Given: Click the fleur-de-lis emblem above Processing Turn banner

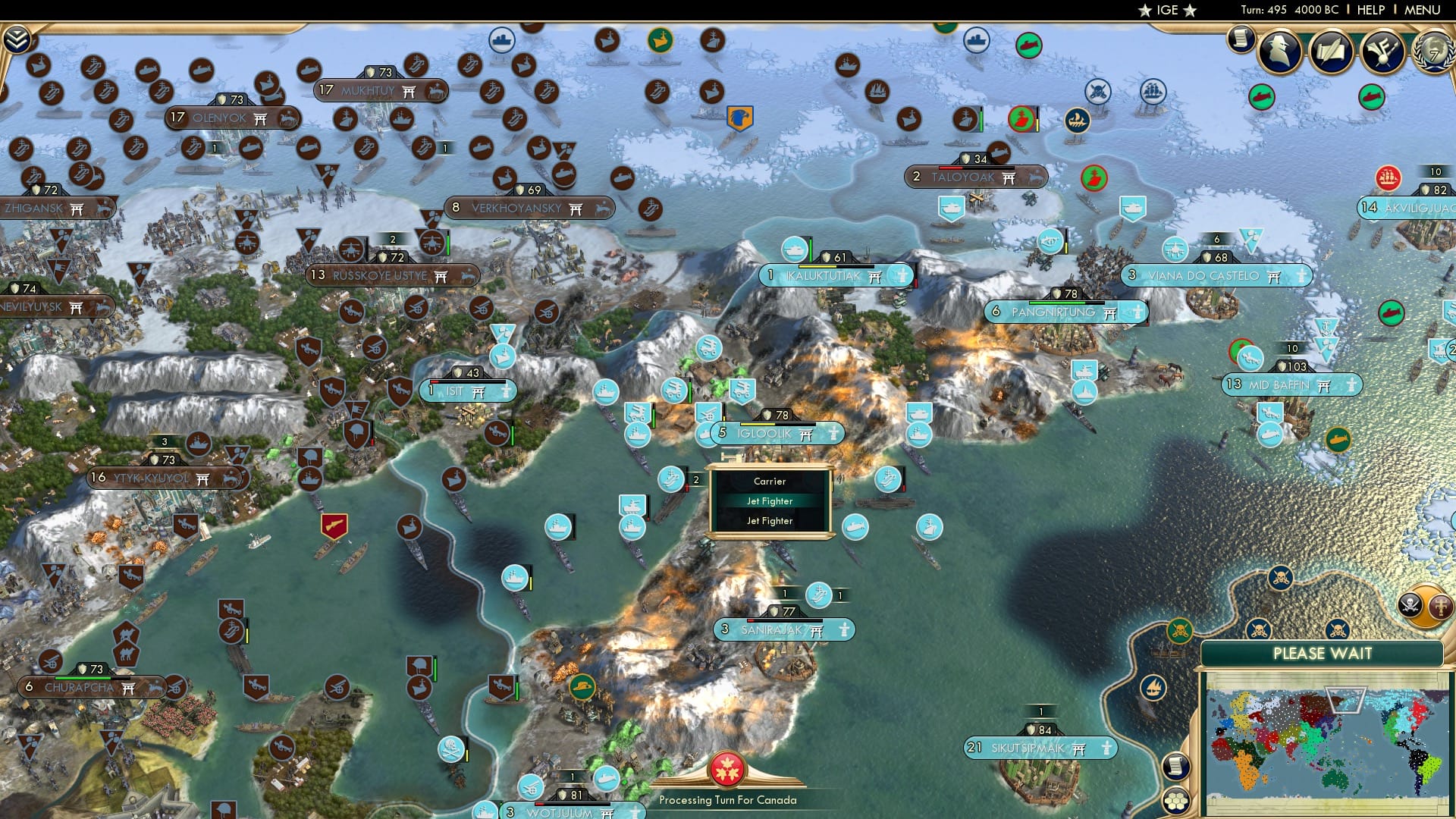Looking at the screenshot, I should 728,767.
